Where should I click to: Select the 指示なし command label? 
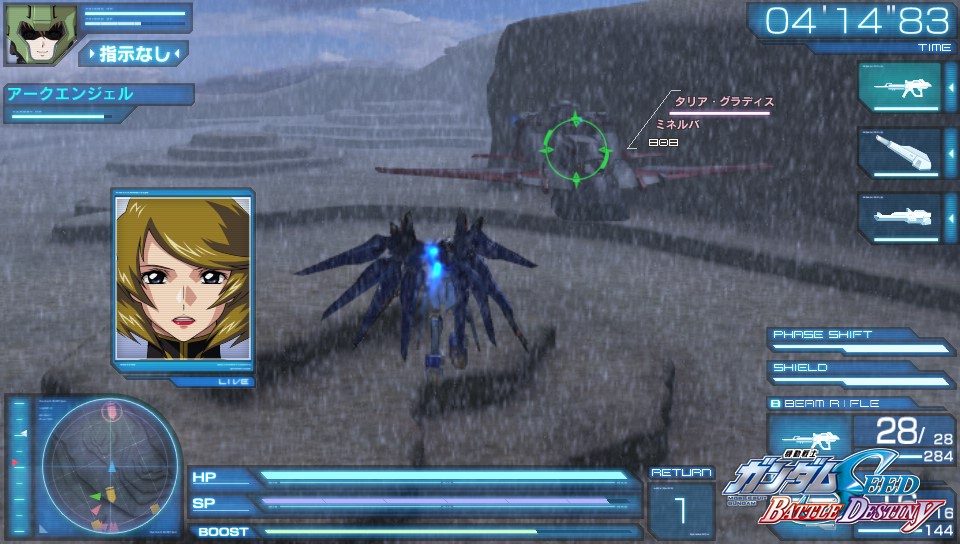point(134,54)
